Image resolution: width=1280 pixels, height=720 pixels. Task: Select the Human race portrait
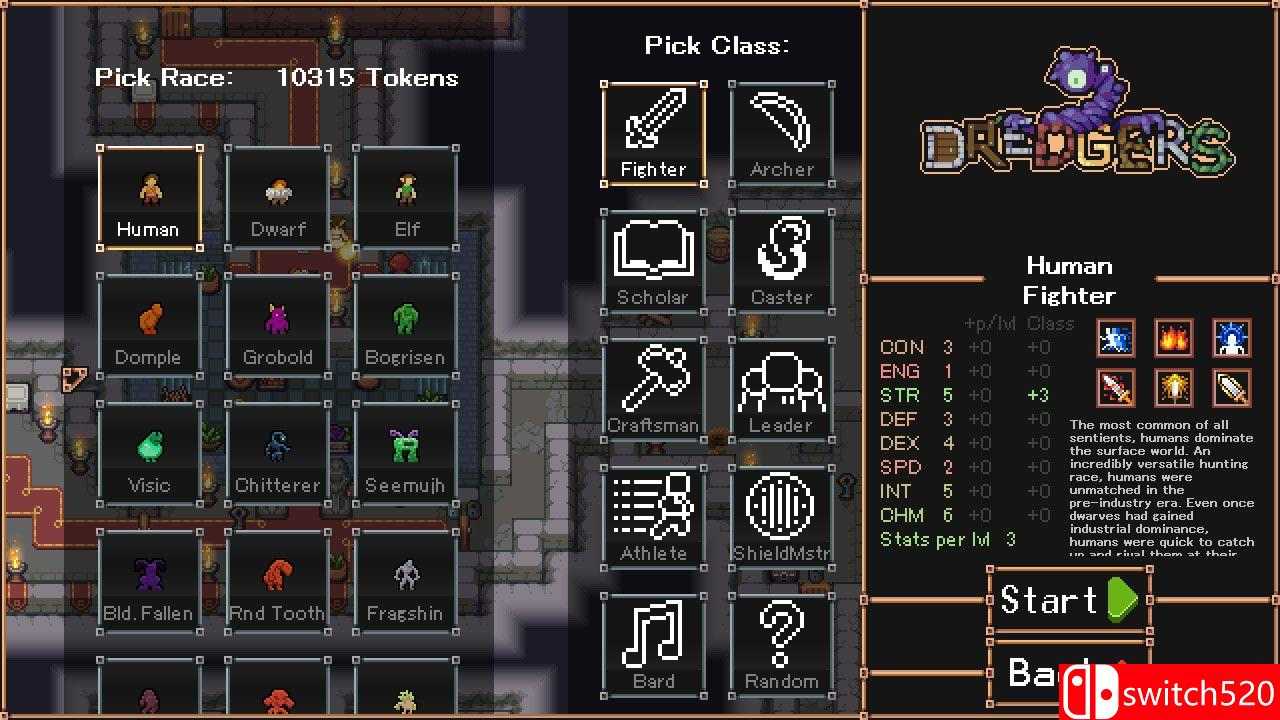(149, 195)
